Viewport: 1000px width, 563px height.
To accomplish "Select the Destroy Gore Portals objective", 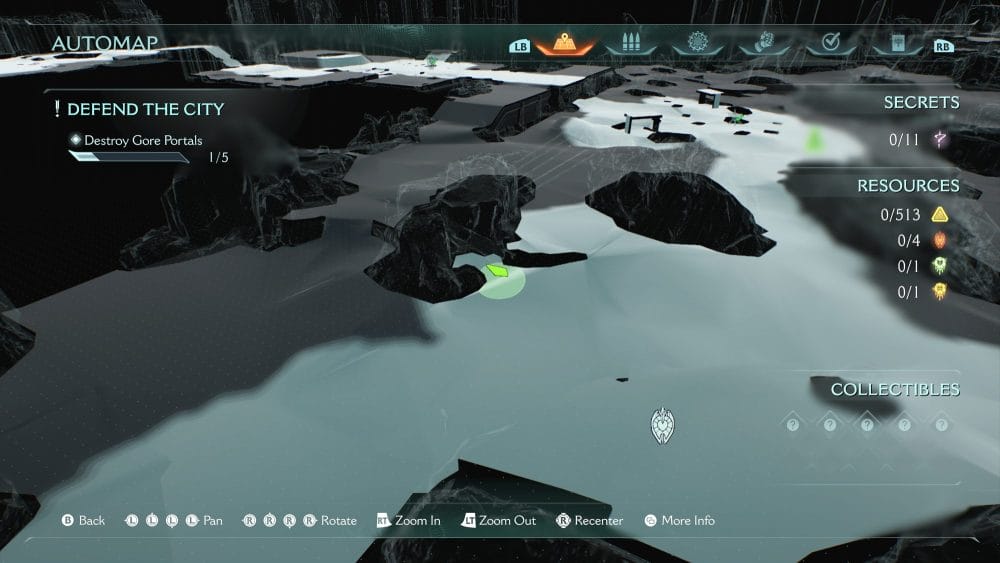I will (143, 141).
